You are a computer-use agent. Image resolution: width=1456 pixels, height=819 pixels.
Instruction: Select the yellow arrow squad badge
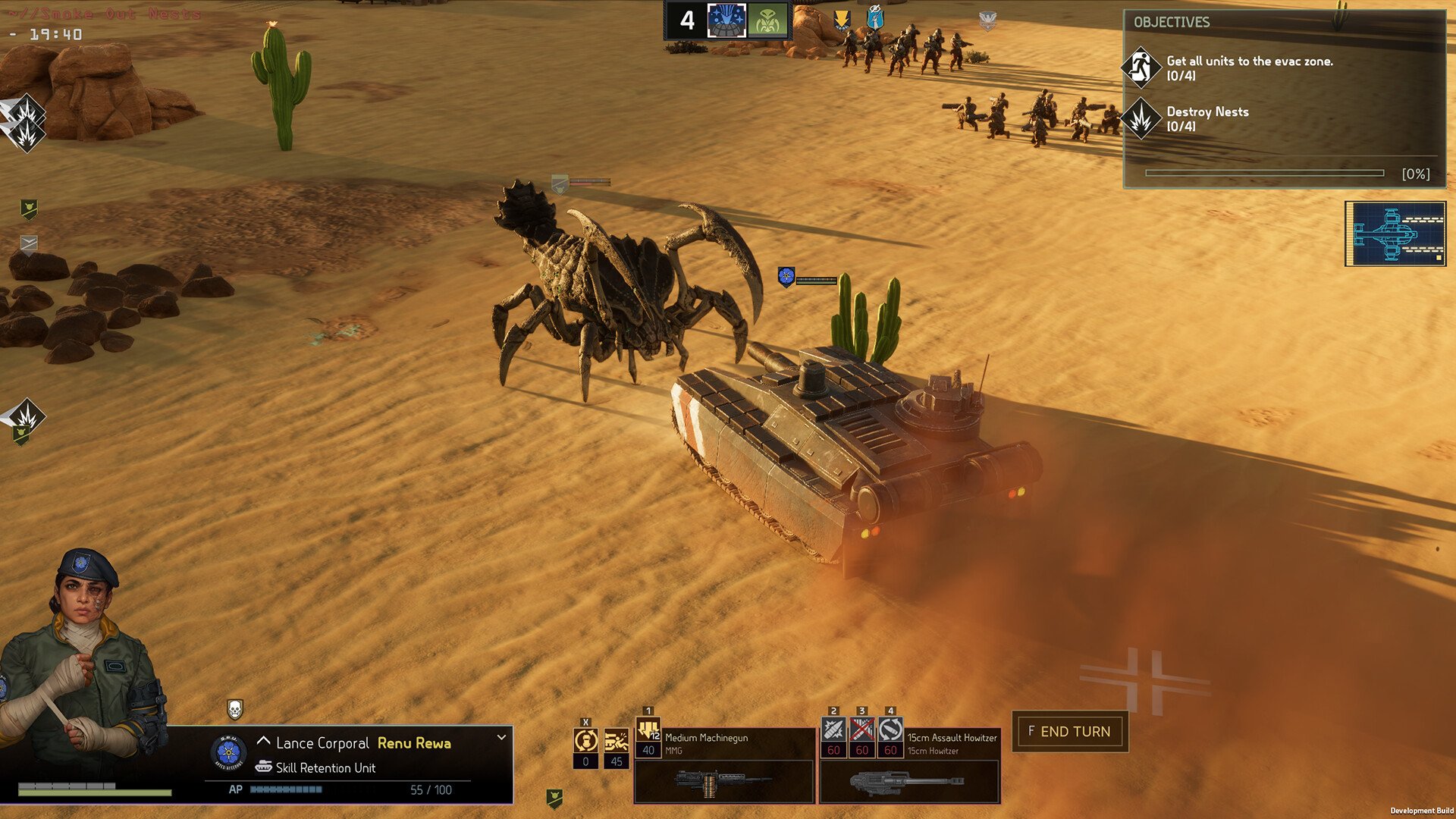tap(841, 20)
